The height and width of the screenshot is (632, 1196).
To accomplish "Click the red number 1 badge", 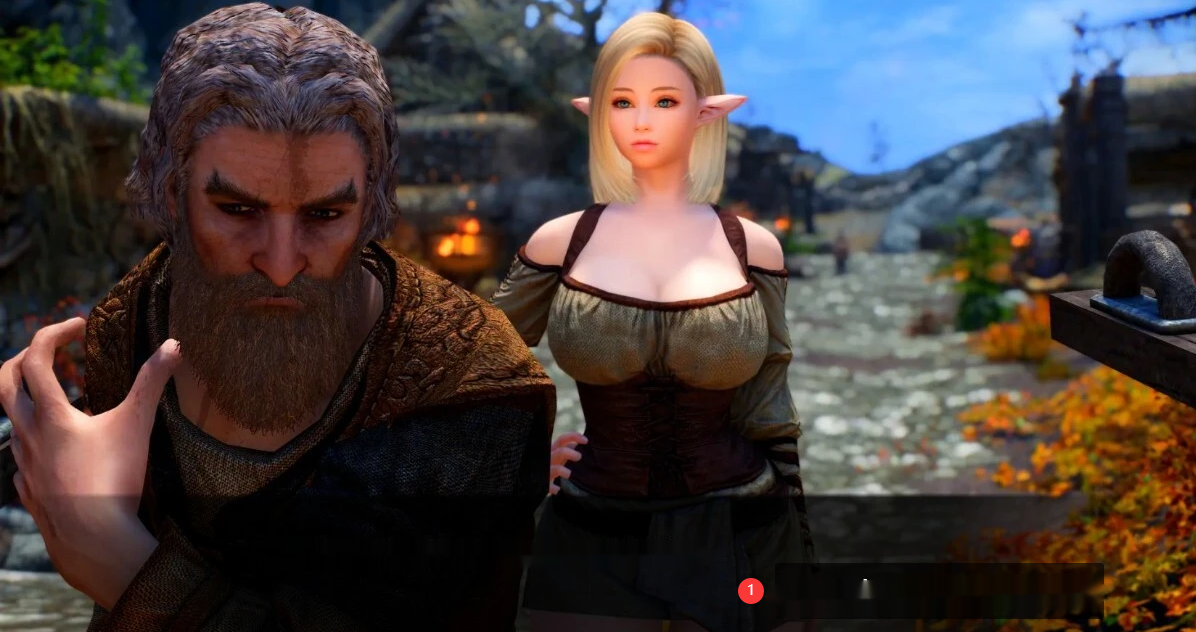I will click(751, 591).
